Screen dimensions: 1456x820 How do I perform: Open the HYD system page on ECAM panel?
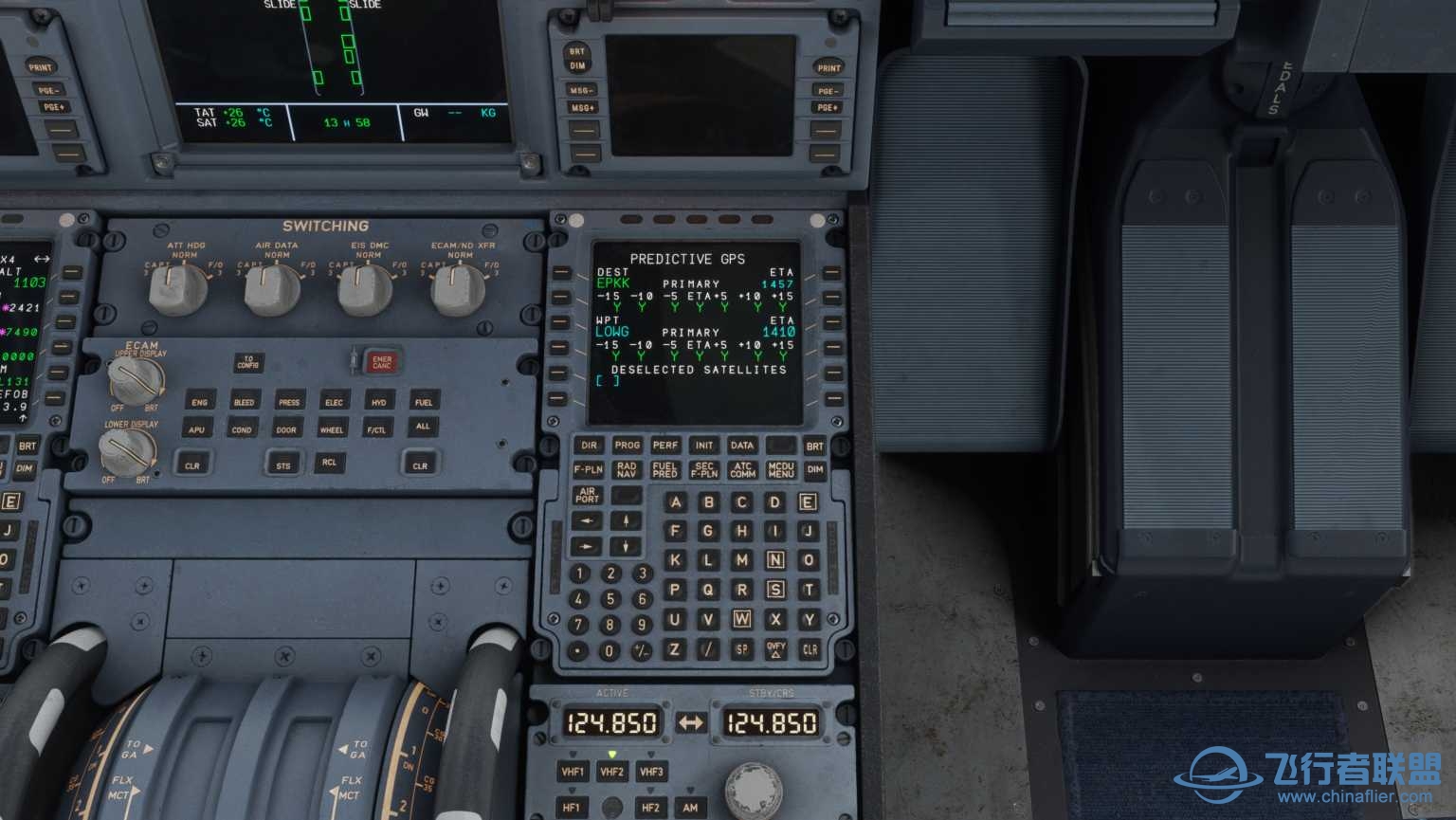point(377,402)
